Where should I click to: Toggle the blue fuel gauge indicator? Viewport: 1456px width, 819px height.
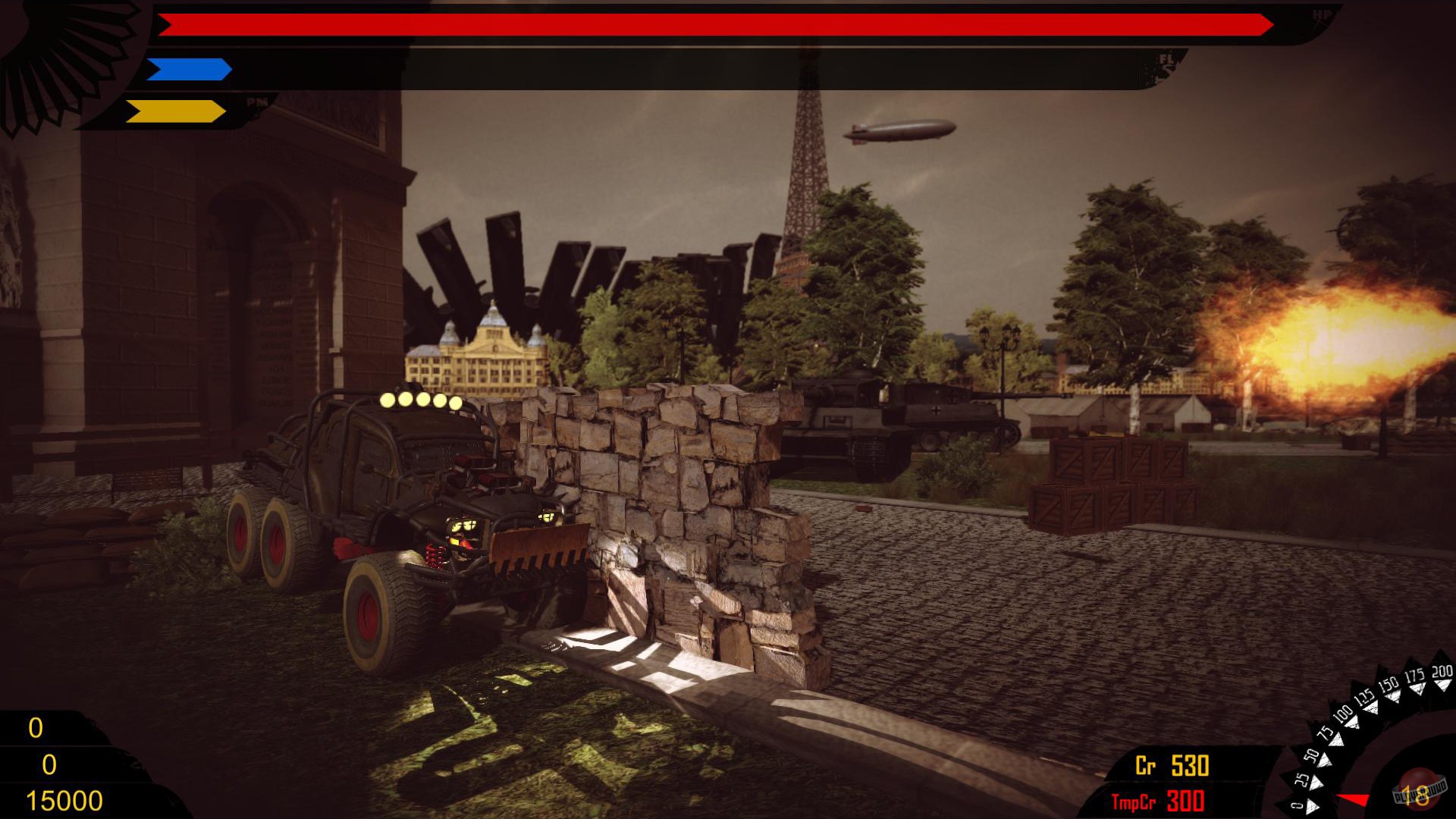[190, 68]
